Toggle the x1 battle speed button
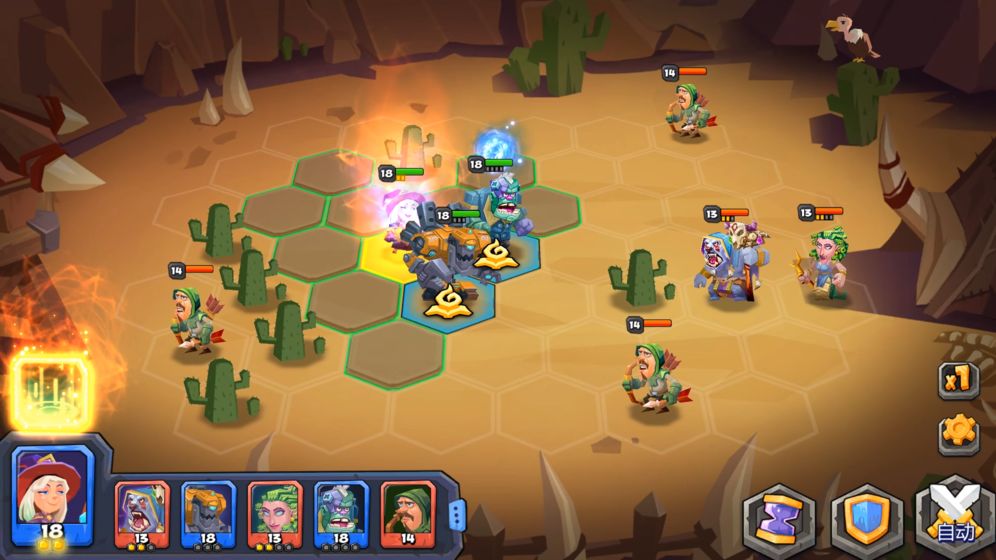Screen dimensions: 996x560 [x=957, y=379]
